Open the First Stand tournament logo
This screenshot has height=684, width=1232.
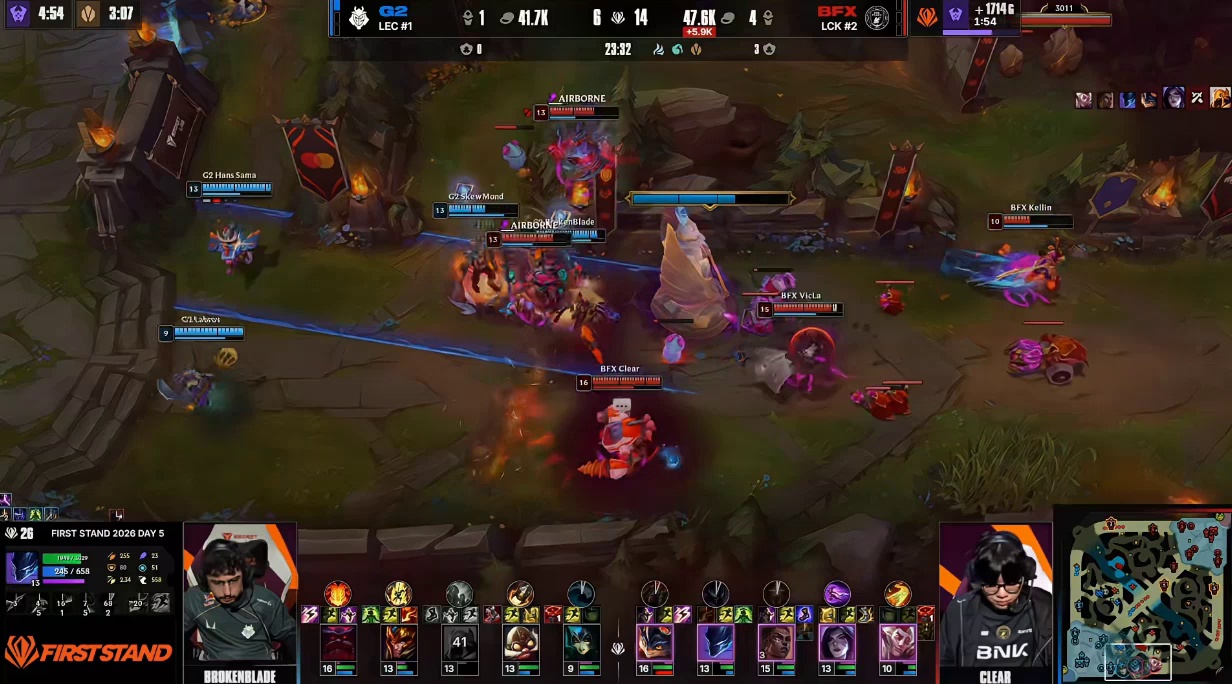point(88,653)
